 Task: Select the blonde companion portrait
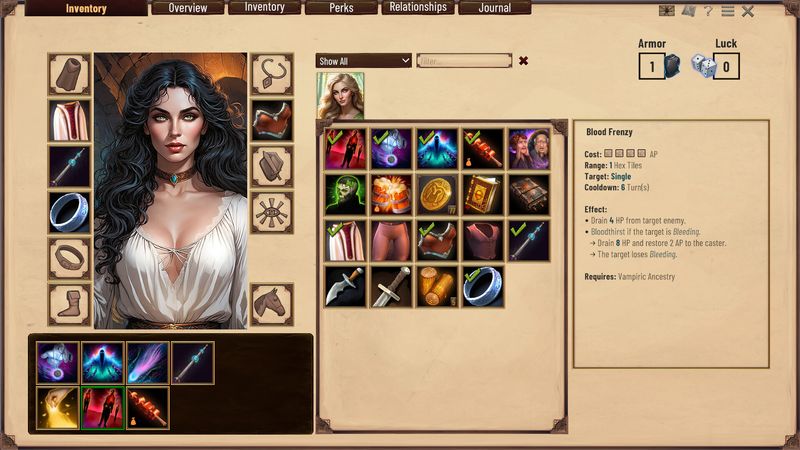(340, 96)
